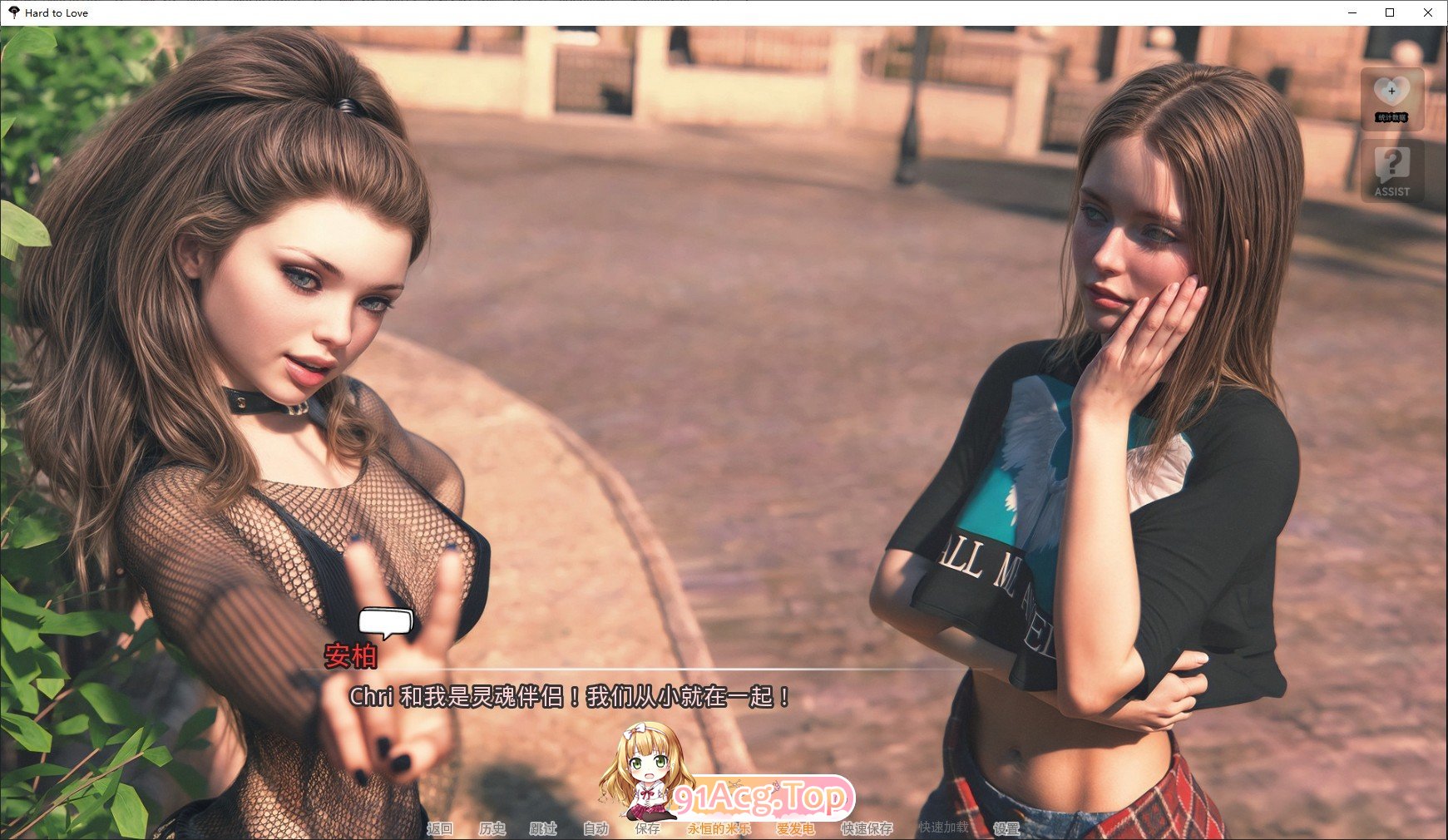
Task: Minimize the game window
Action: point(1352,12)
